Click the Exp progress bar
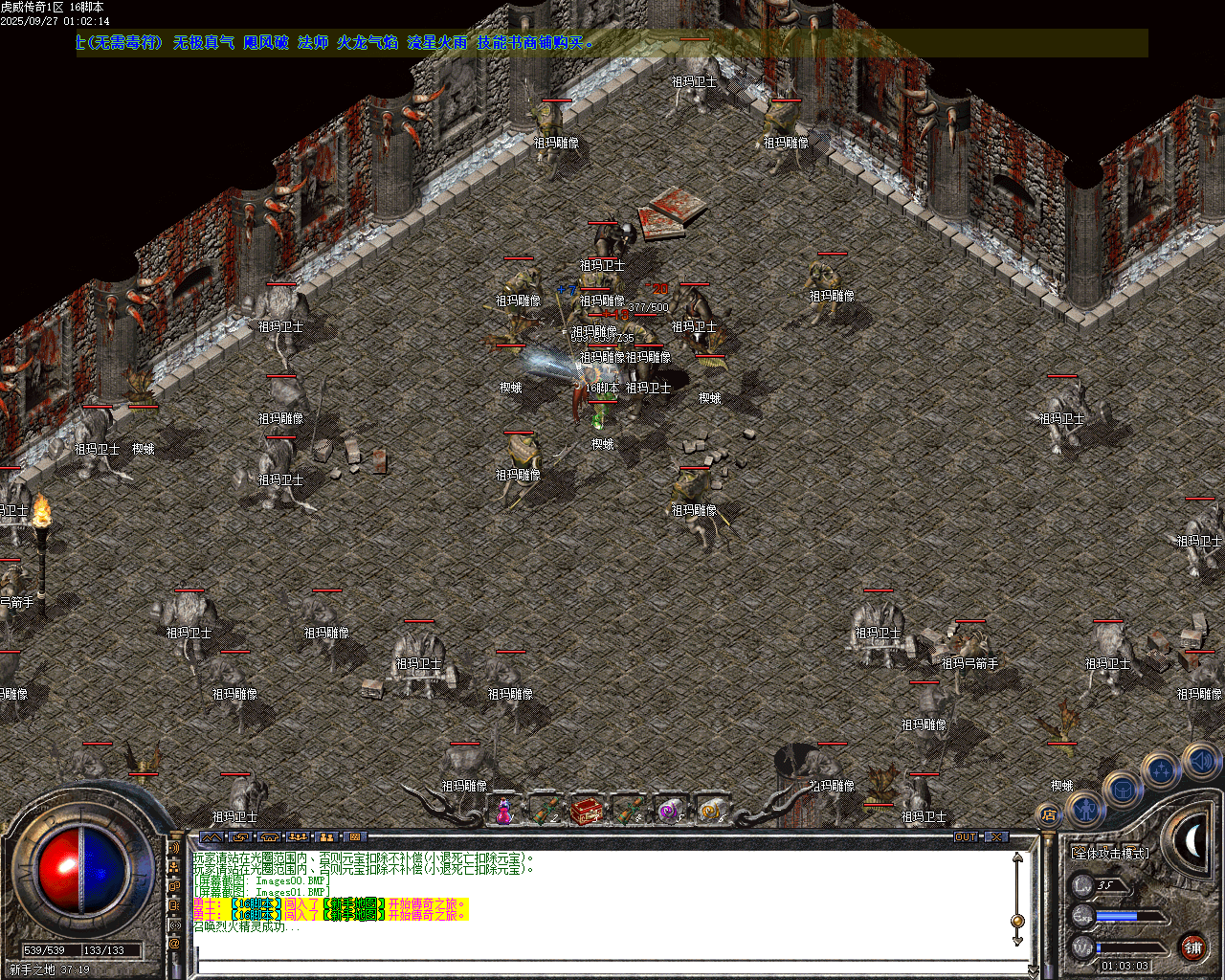 pyautogui.click(x=1127, y=915)
